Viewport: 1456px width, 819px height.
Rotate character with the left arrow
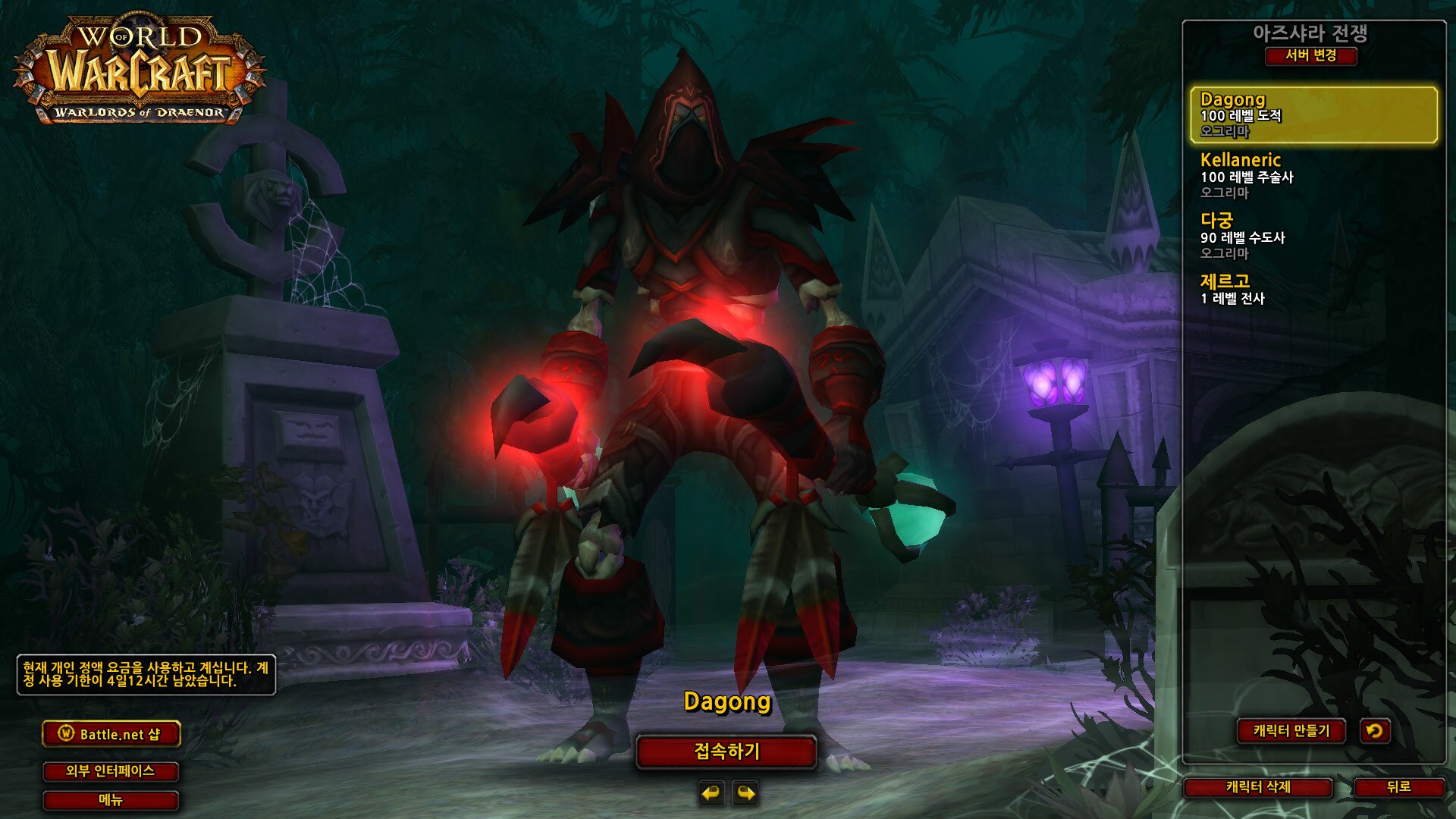click(x=711, y=793)
